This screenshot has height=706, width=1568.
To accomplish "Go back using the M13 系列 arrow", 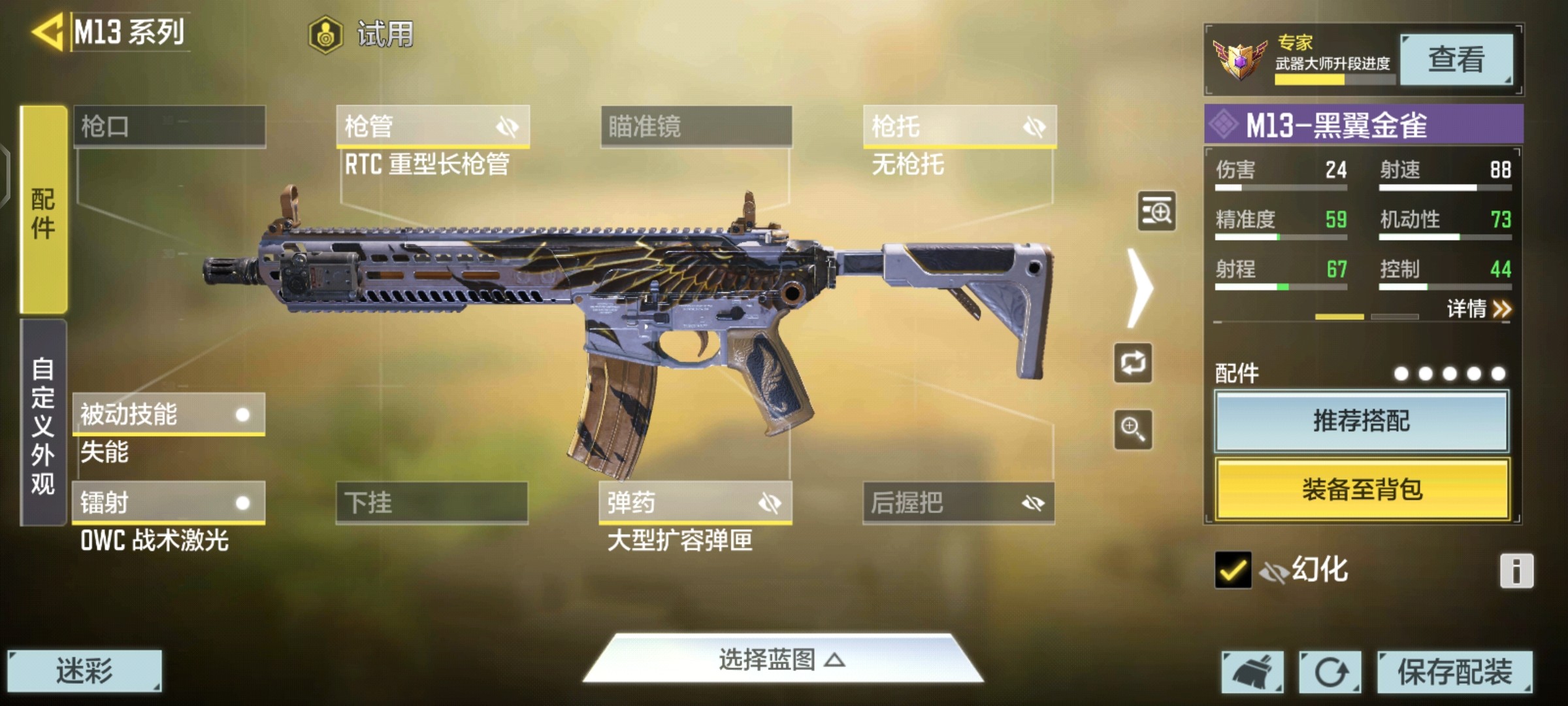I will click(48, 31).
